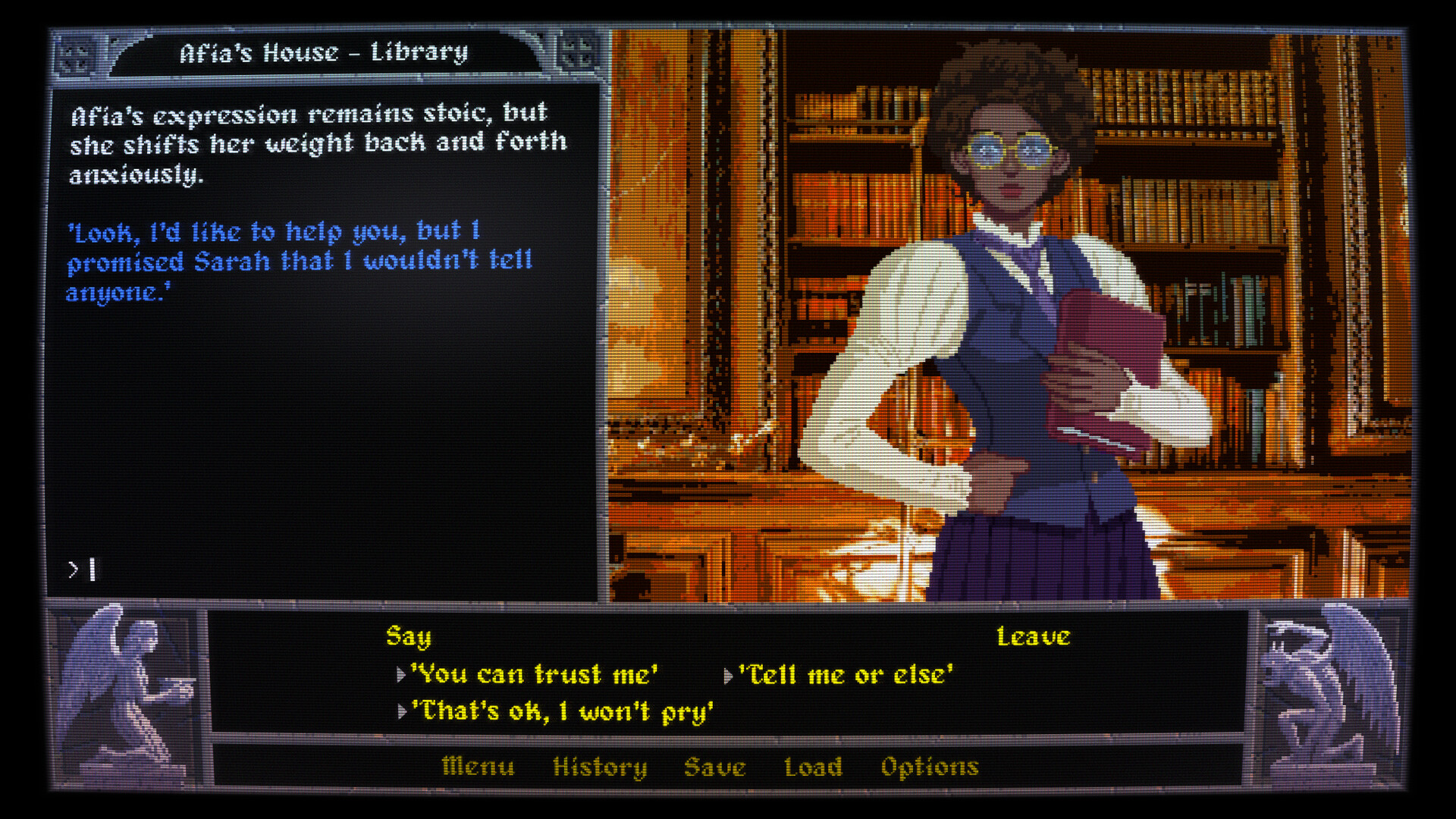
Task: Click the 'Say' section header
Action: click(x=407, y=638)
